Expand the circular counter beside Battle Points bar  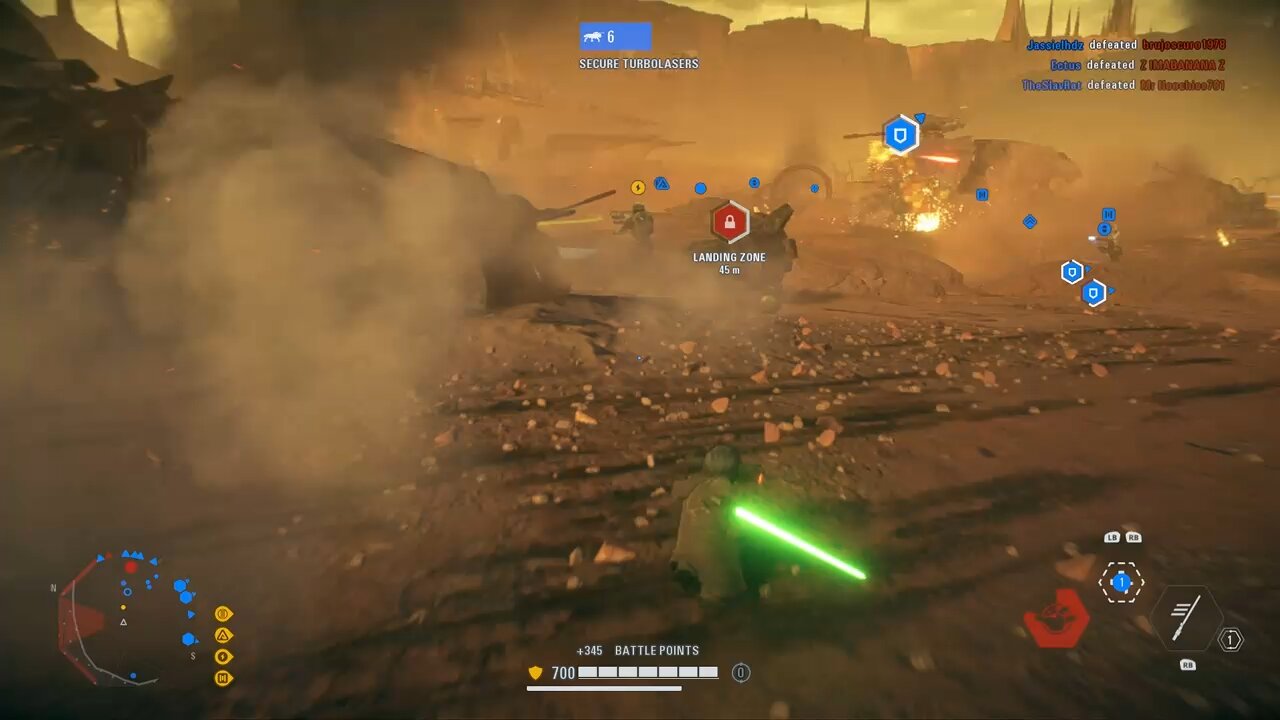click(740, 673)
